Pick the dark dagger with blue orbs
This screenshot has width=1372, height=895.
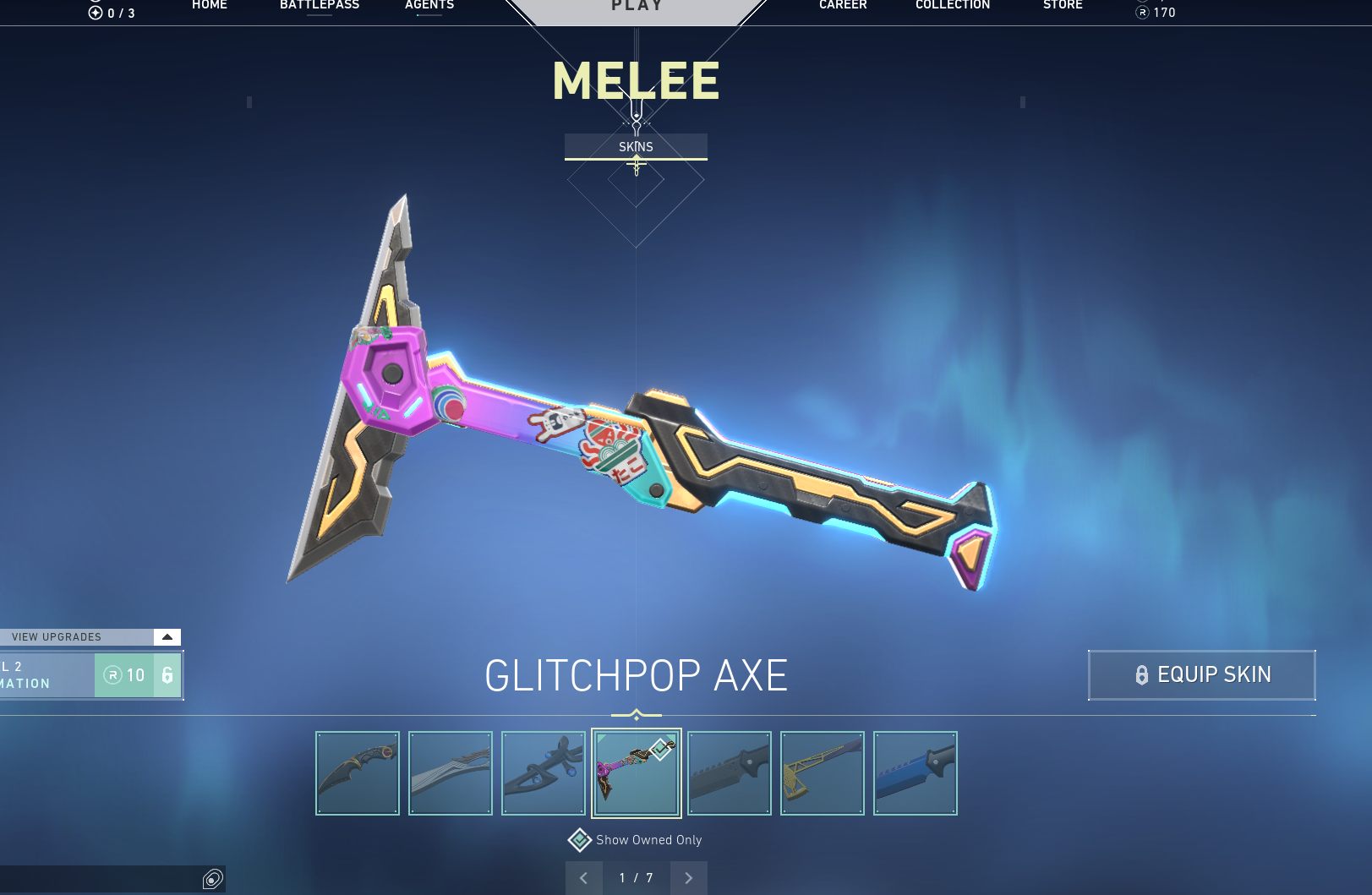pyautogui.click(x=544, y=773)
